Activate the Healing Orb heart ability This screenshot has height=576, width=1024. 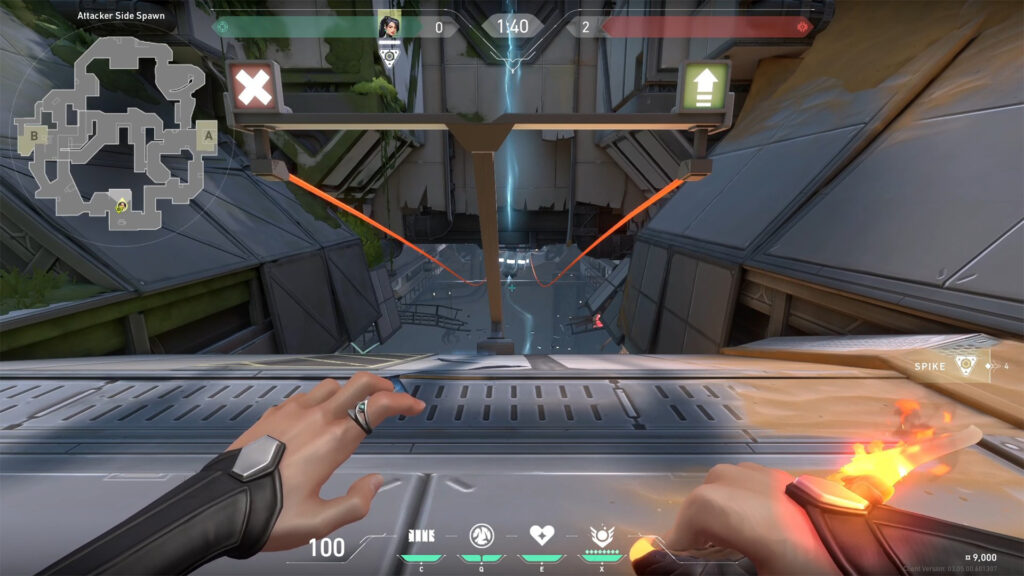tap(541, 535)
